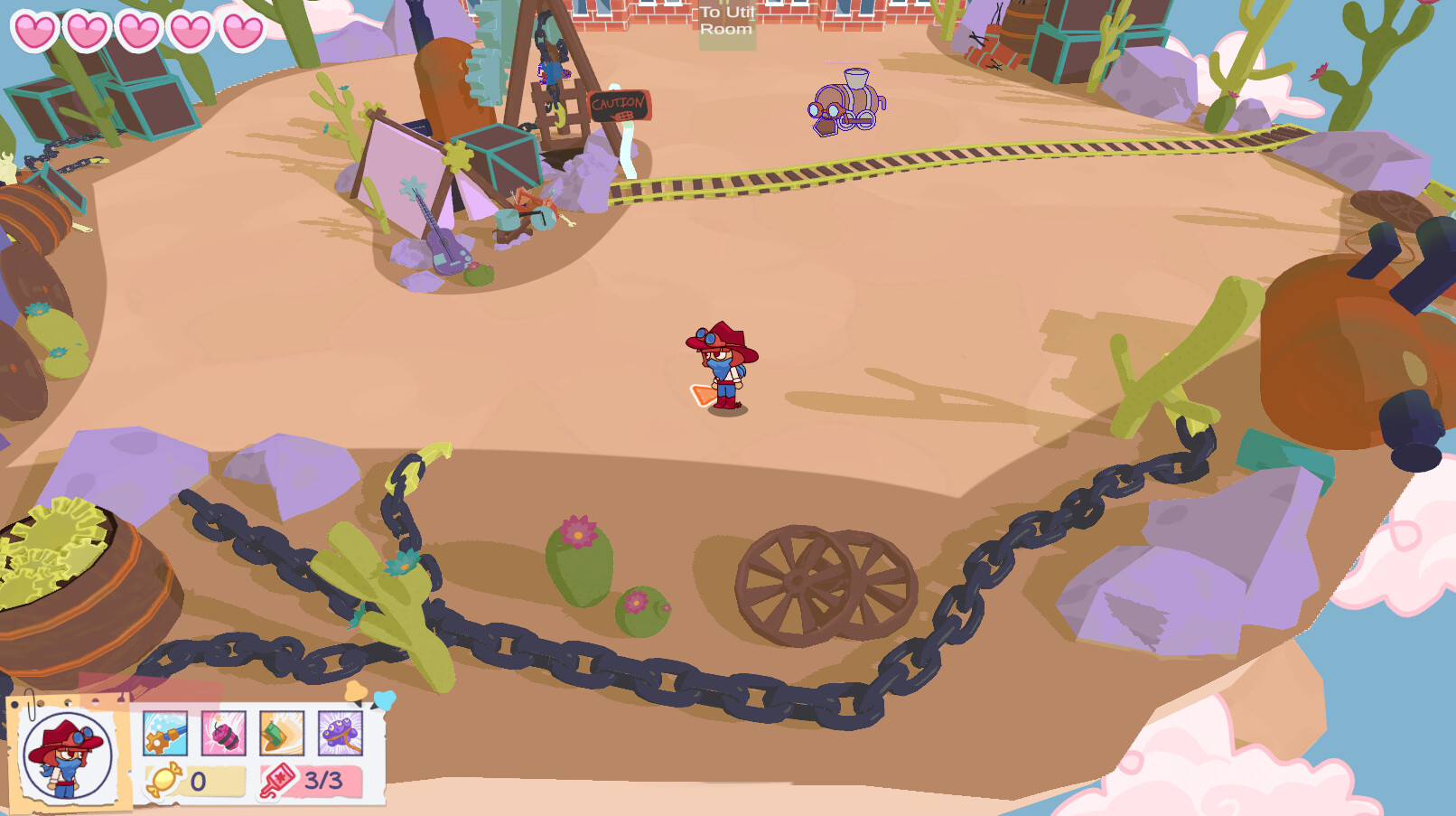Screen dimensions: 1456x816
Task: Click the CAUTION sign on the post
Action: click(620, 106)
